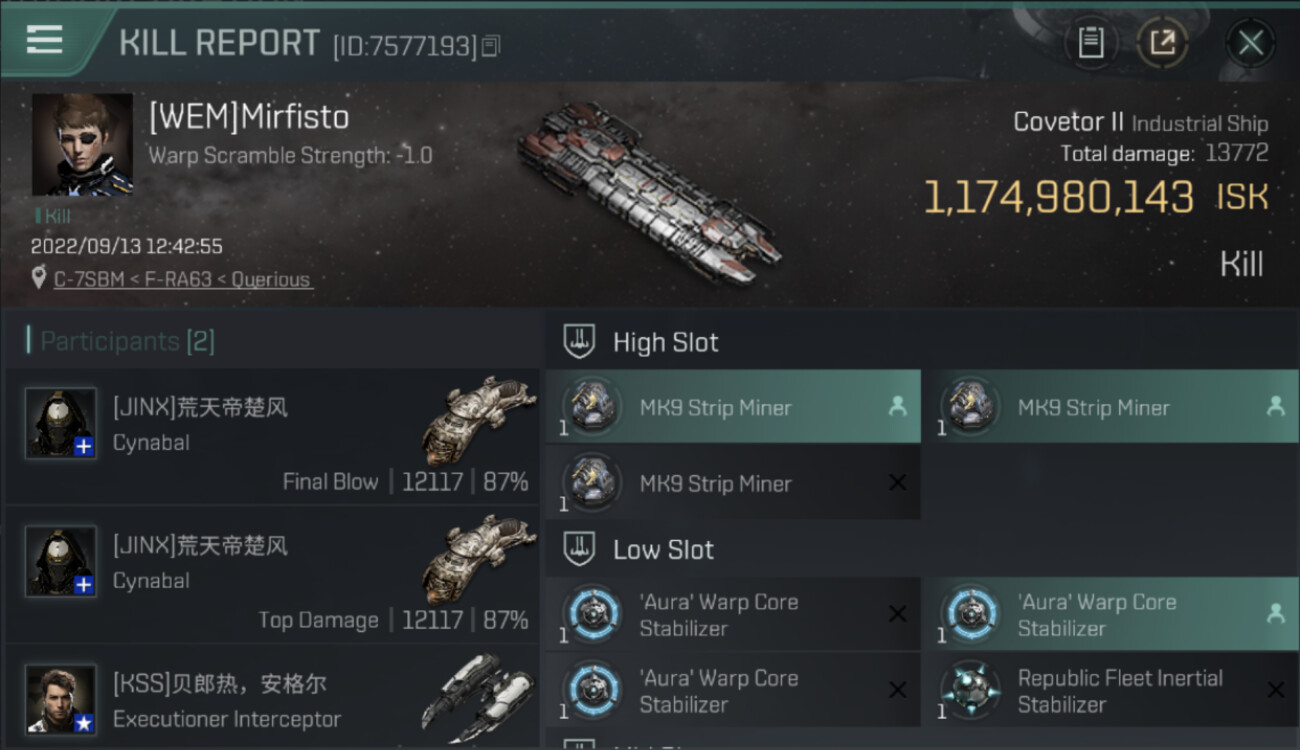Share the kill report

pyautogui.click(x=1162, y=43)
